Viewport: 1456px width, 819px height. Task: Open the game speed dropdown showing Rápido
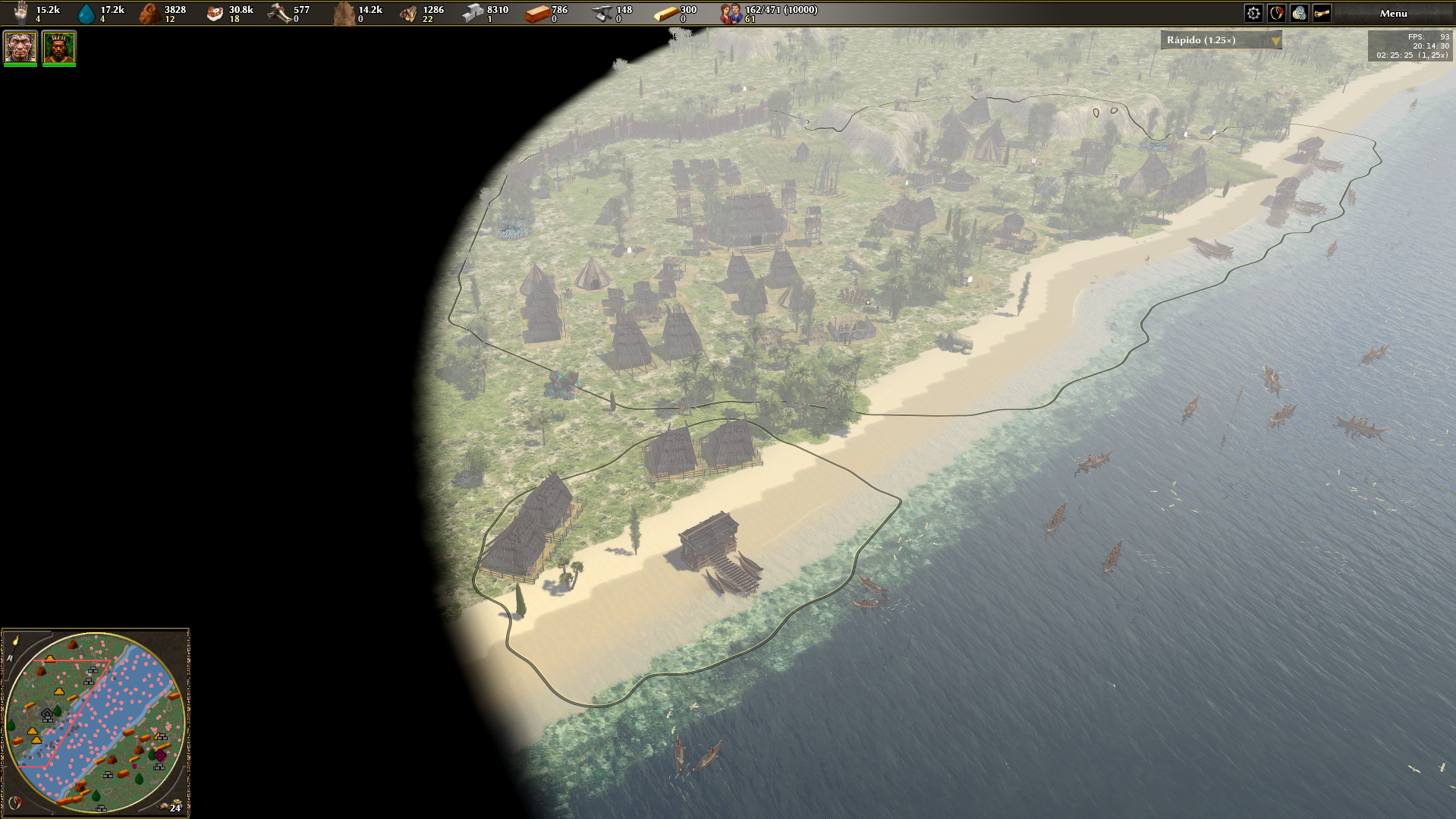click(1220, 40)
